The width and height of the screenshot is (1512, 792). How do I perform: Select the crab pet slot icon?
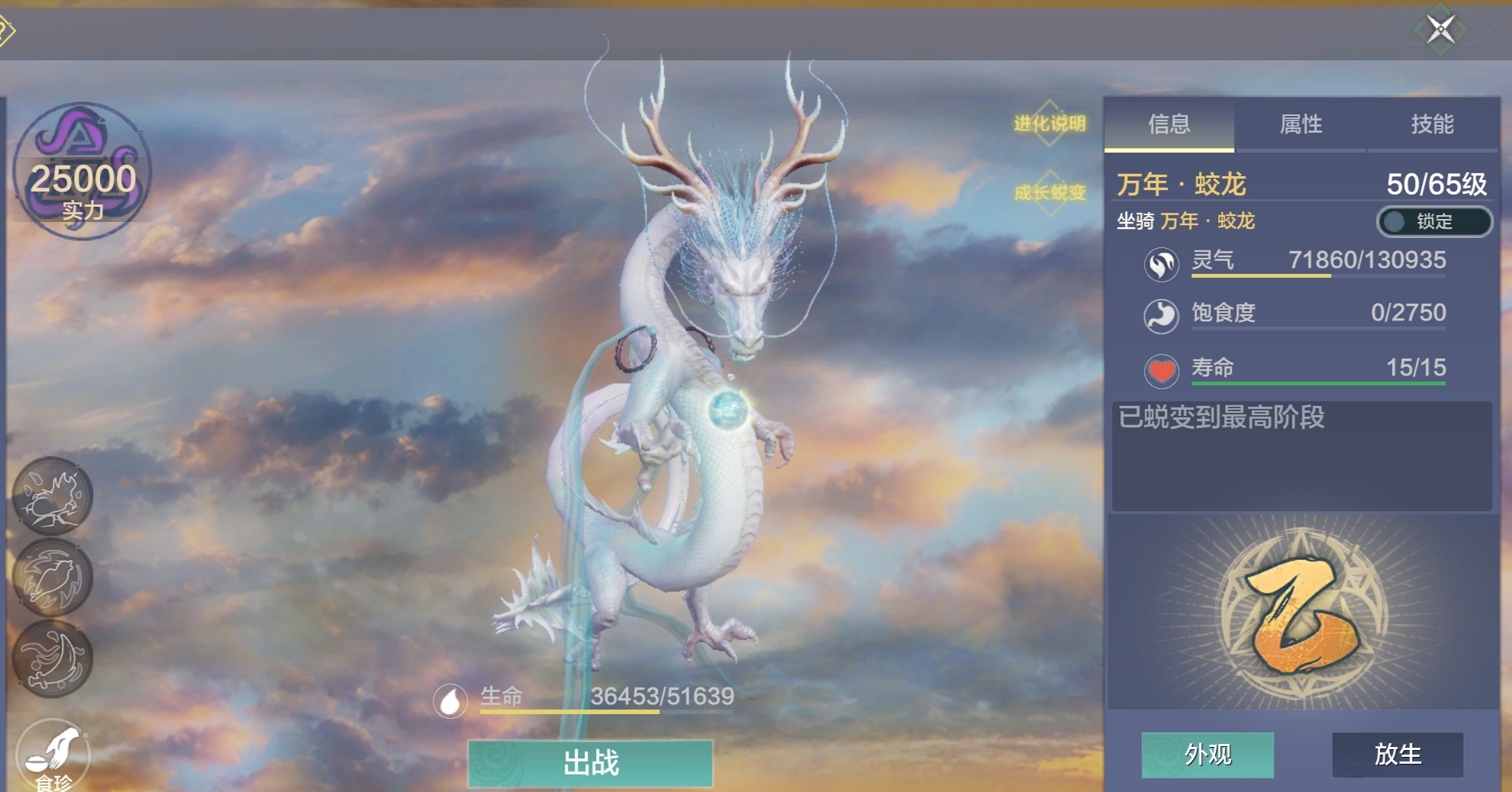pyautogui.click(x=53, y=496)
